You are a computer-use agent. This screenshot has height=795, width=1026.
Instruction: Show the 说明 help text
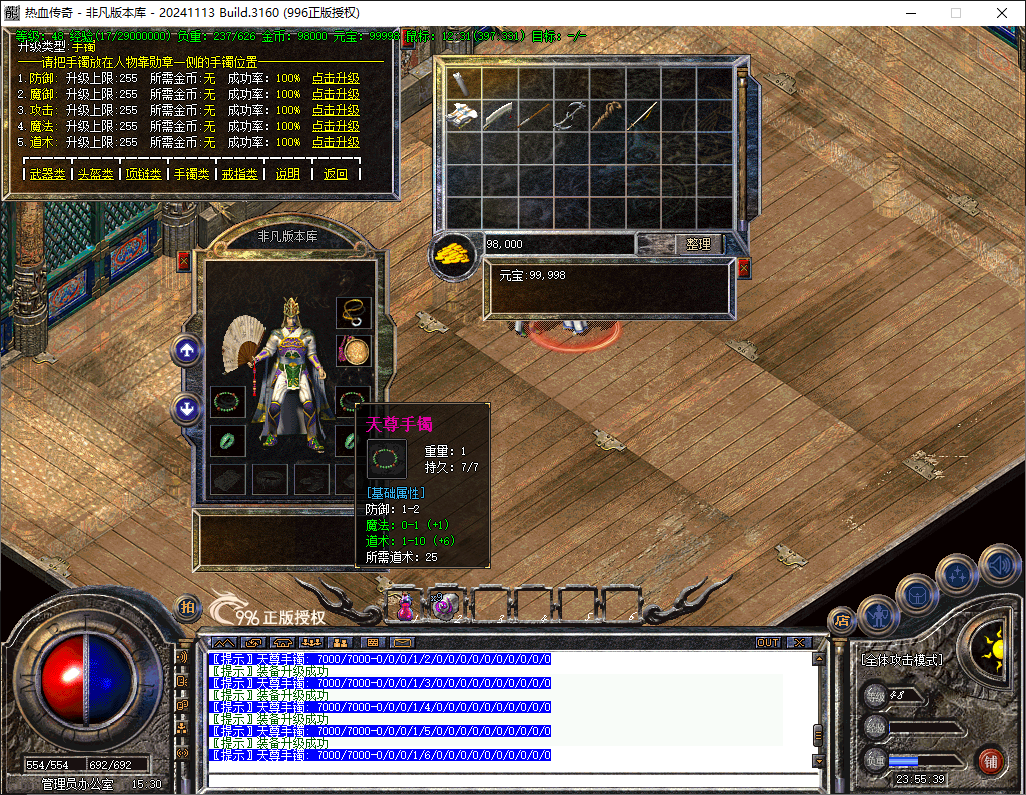[288, 174]
